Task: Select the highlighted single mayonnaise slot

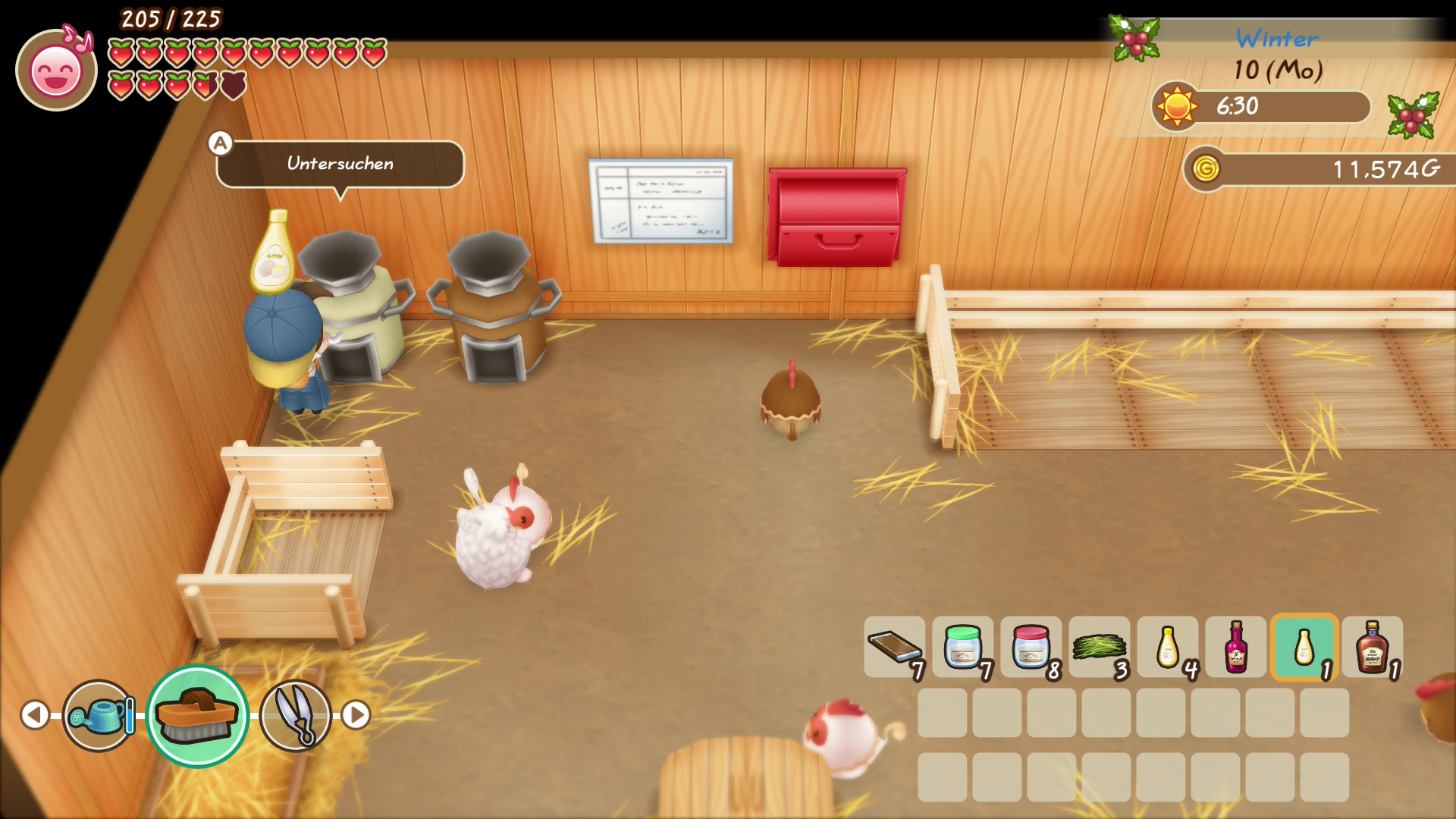Action: click(1304, 647)
